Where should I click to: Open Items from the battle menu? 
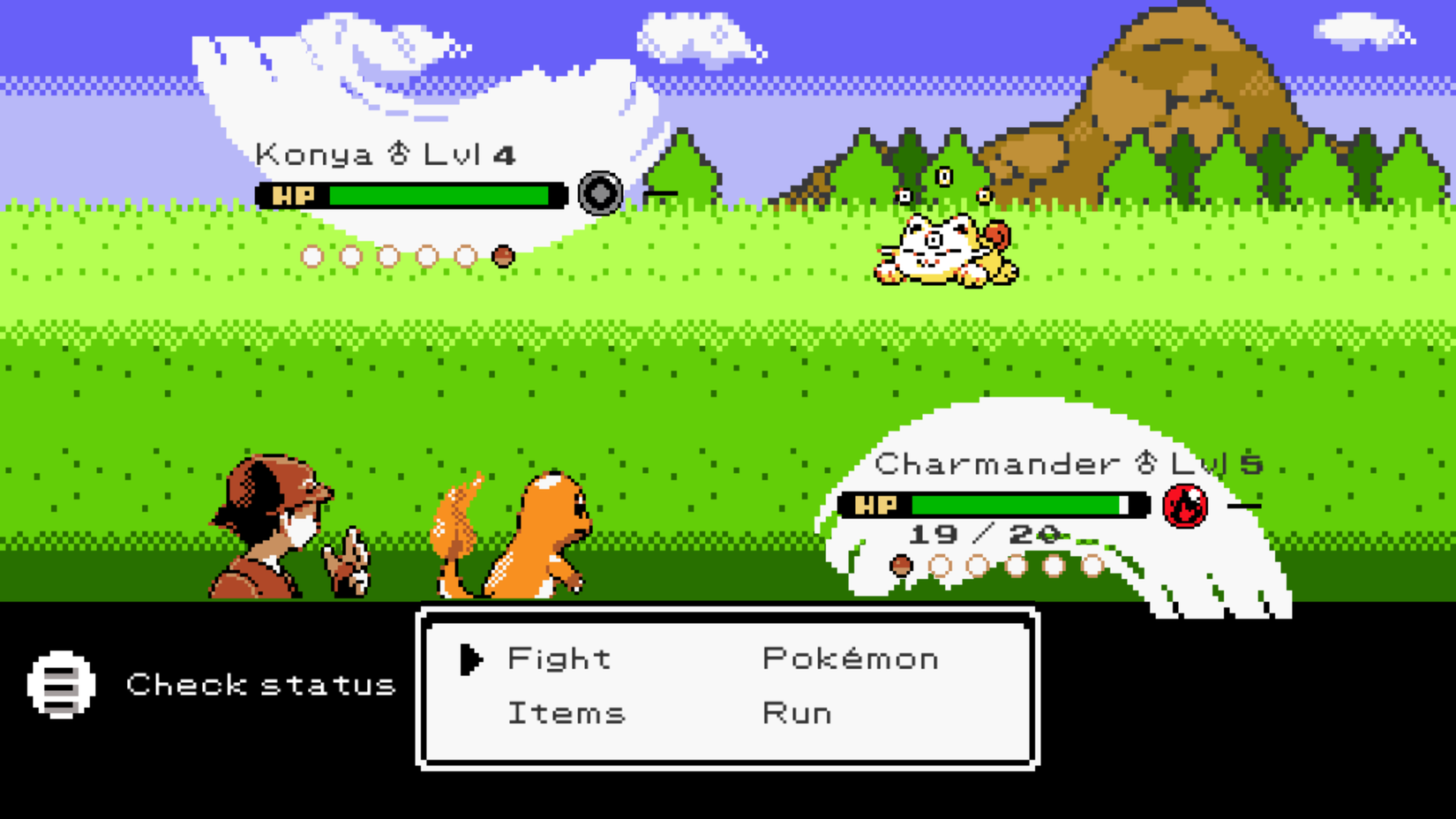[566, 712]
